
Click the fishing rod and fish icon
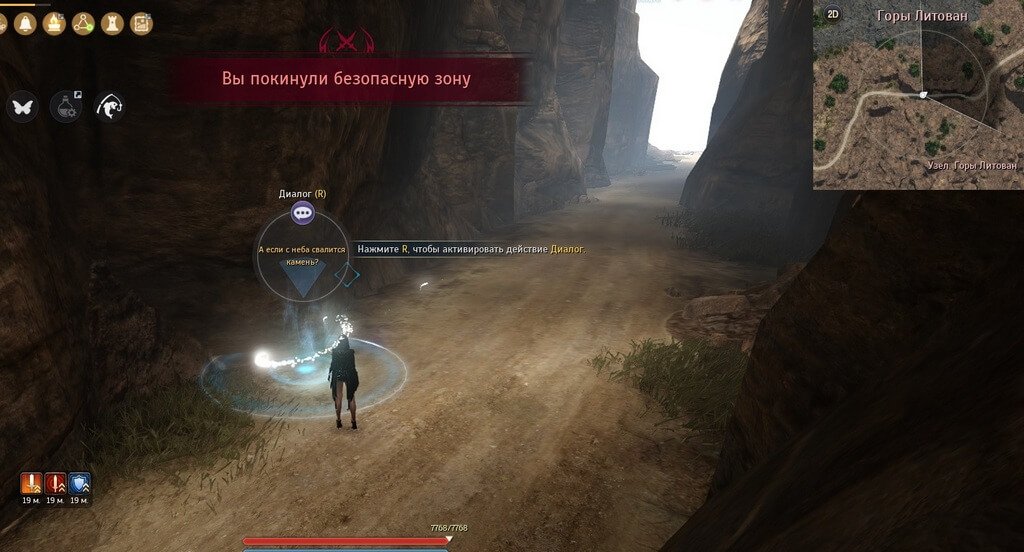pos(109,106)
